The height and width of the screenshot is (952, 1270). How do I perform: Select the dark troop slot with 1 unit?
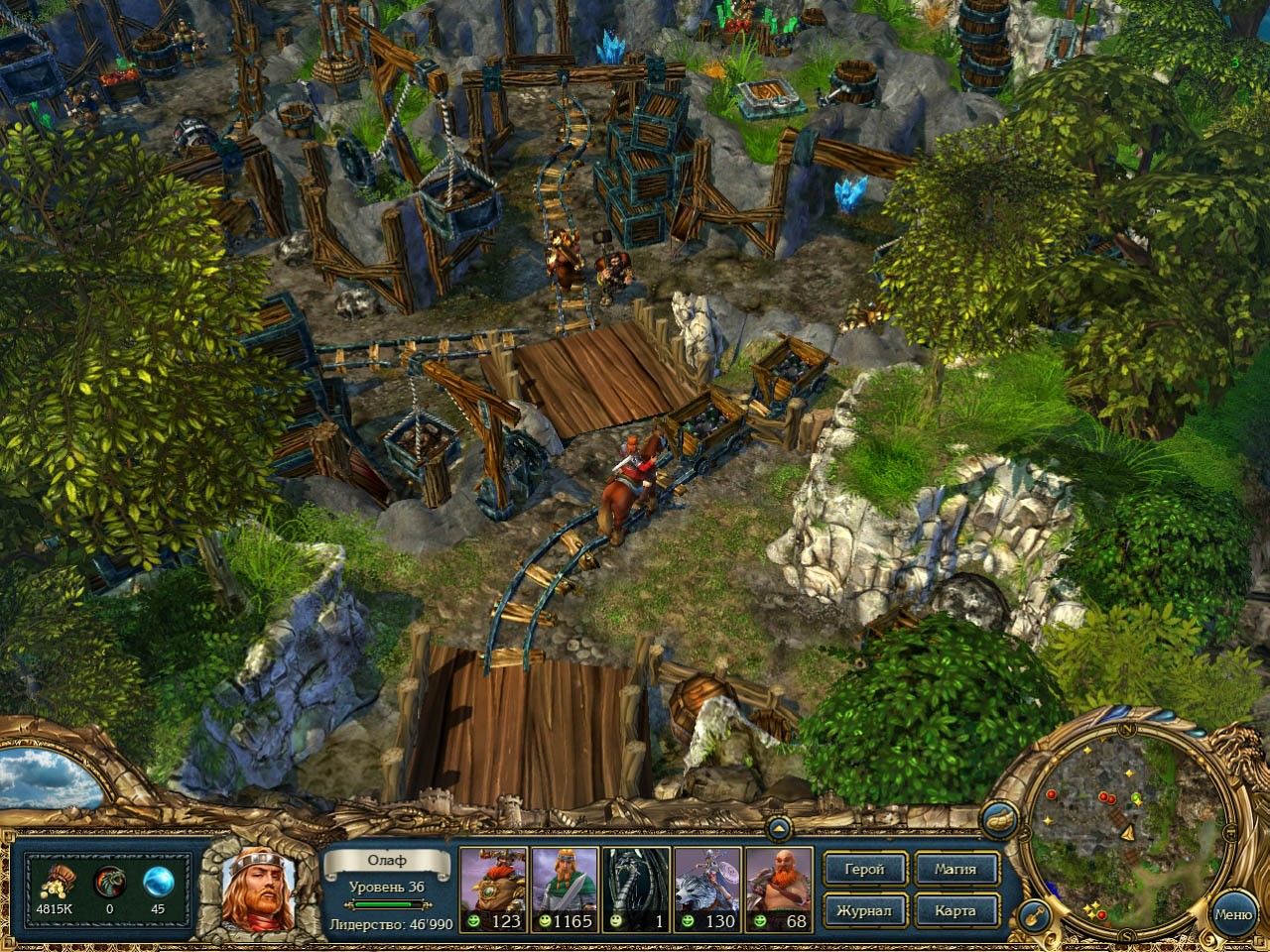coord(636,888)
